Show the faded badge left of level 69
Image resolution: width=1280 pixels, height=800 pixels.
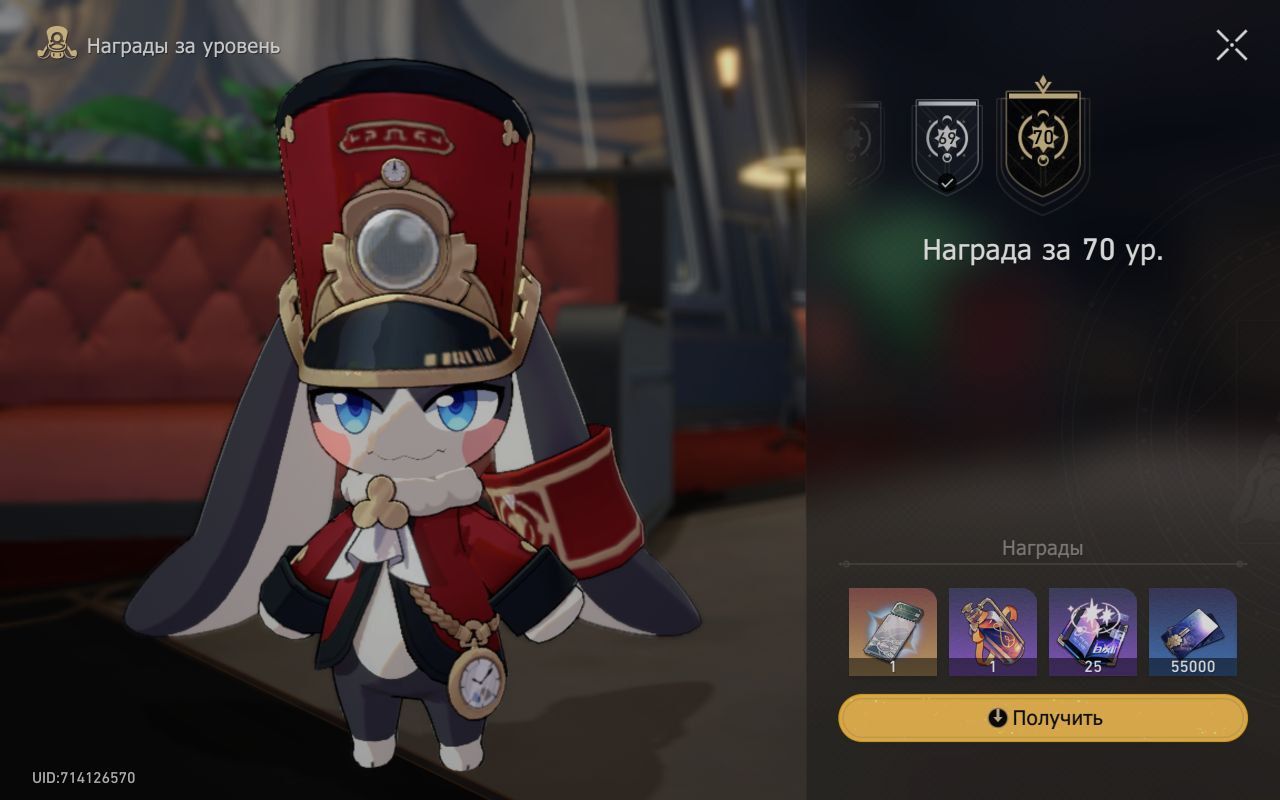pos(859,144)
